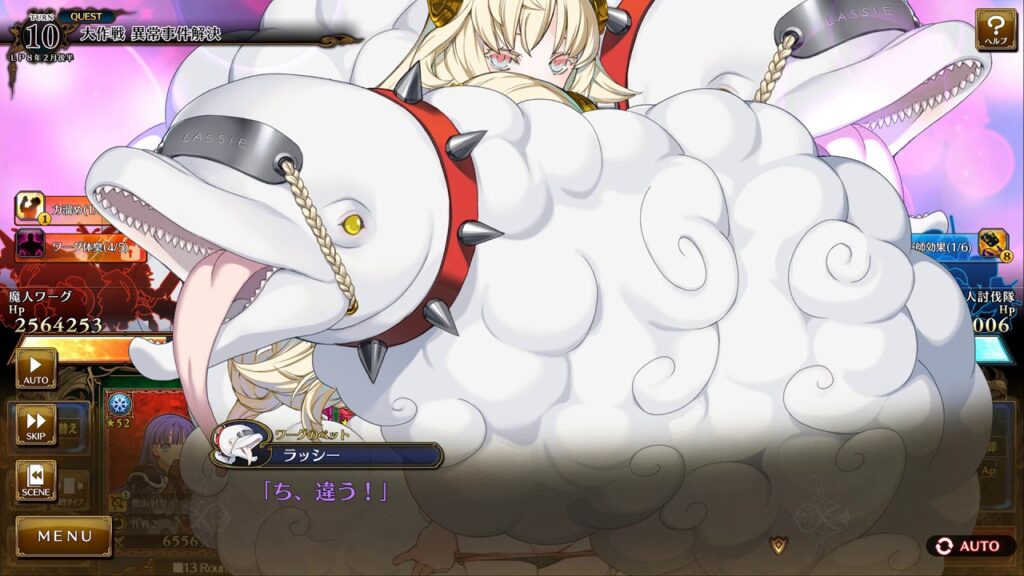The width and height of the screenshot is (1024, 576).
Task: Toggle the AUTO play button on the left
Action: click(x=36, y=369)
